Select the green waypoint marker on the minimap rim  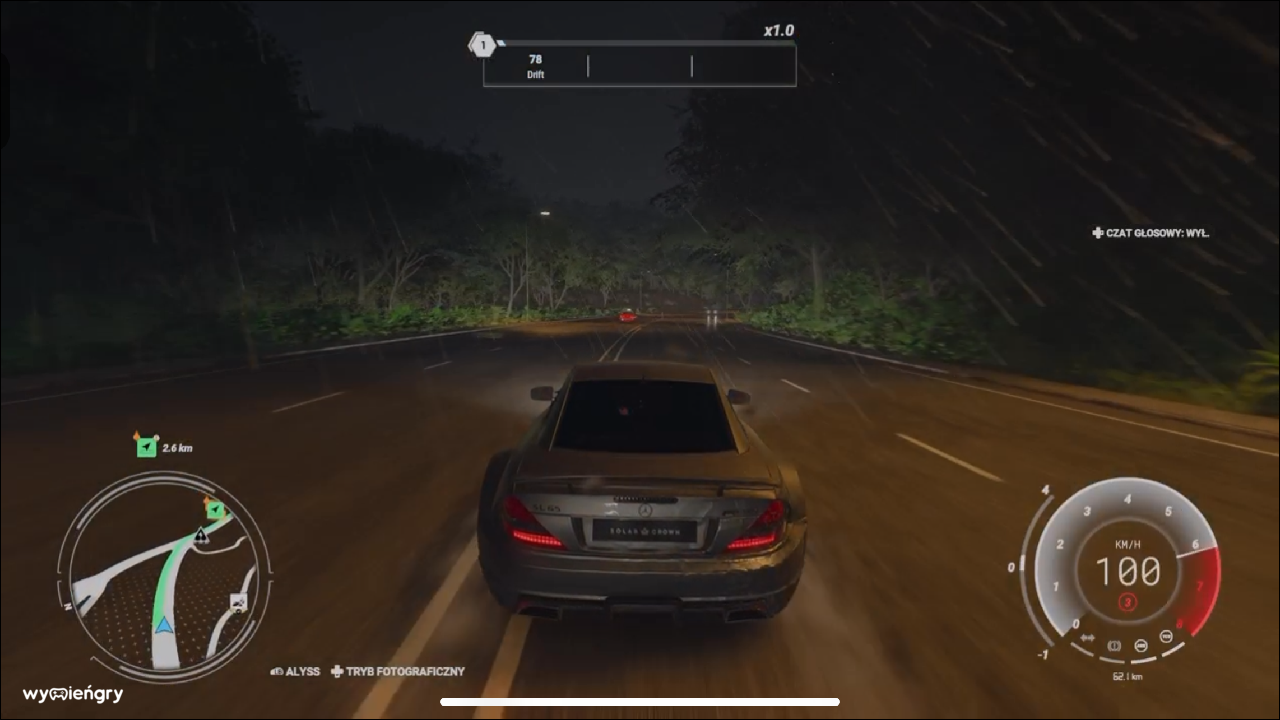pos(215,509)
